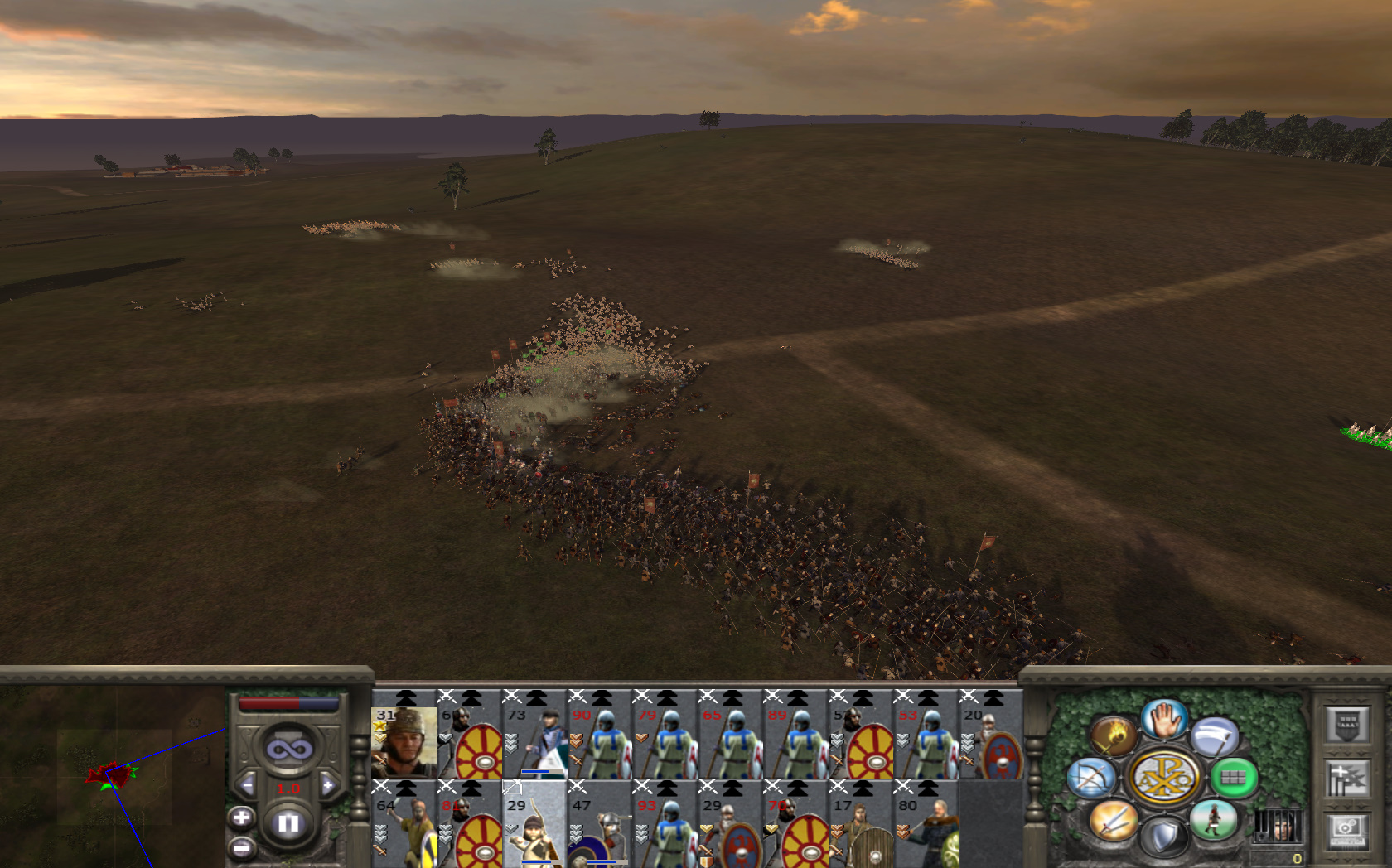The image size is (1392, 868).
Task: Toggle fire at will bow icon
Action: [x=1090, y=778]
